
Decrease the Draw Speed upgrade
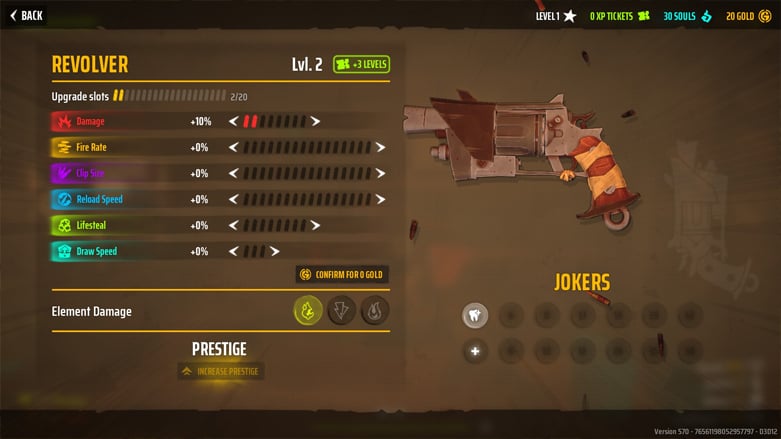point(234,251)
